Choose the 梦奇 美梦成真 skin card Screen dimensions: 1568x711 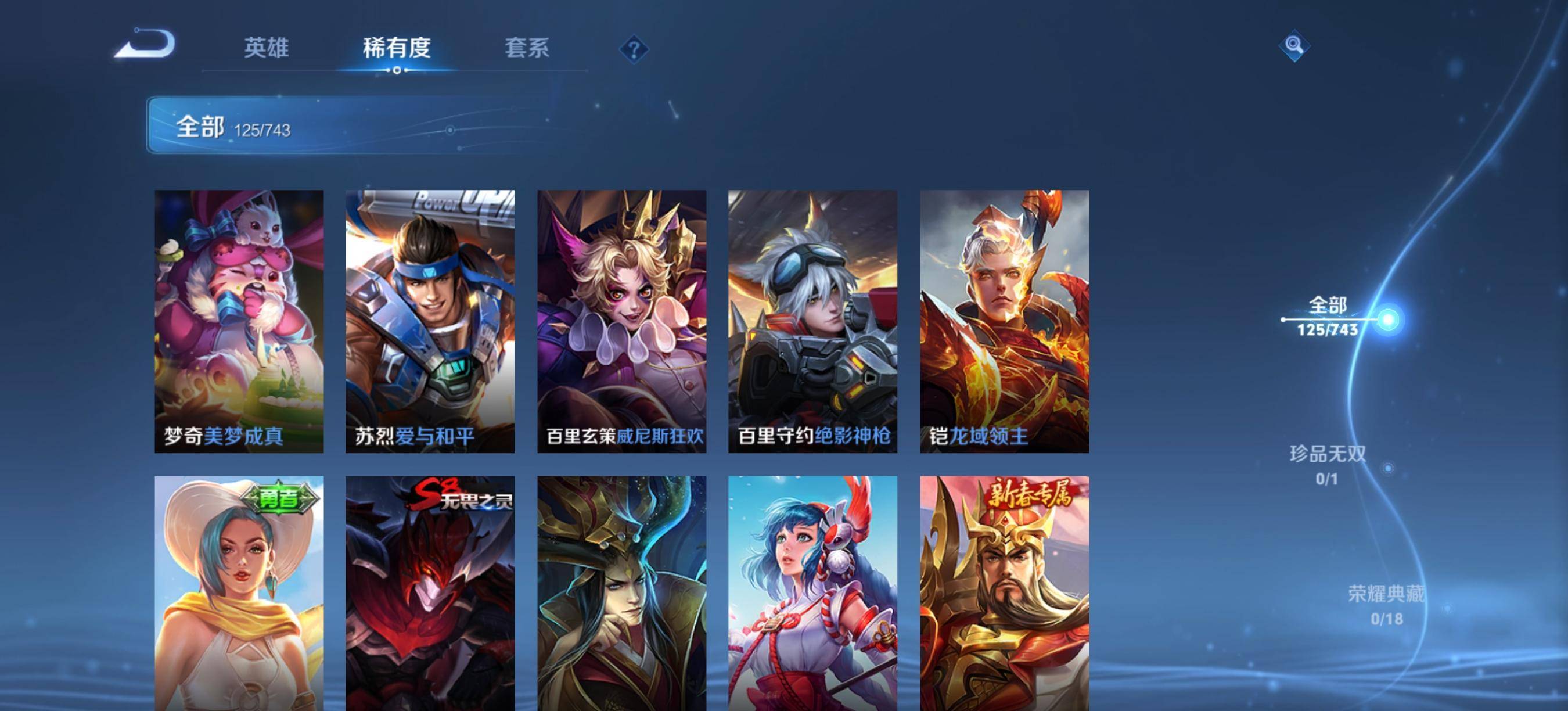(239, 321)
